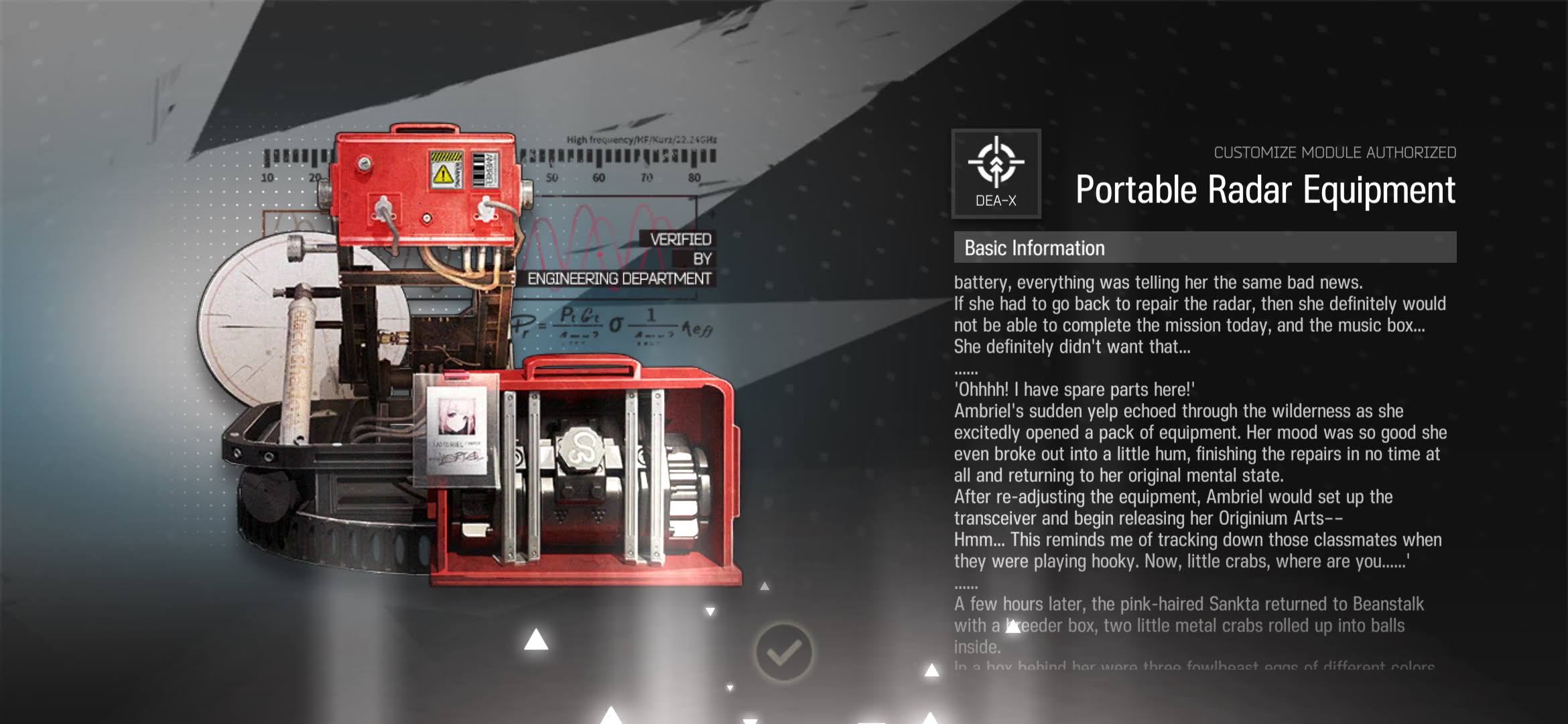Confirm with the round checkmark button
Viewport: 1568px width, 724px height.
(x=783, y=652)
